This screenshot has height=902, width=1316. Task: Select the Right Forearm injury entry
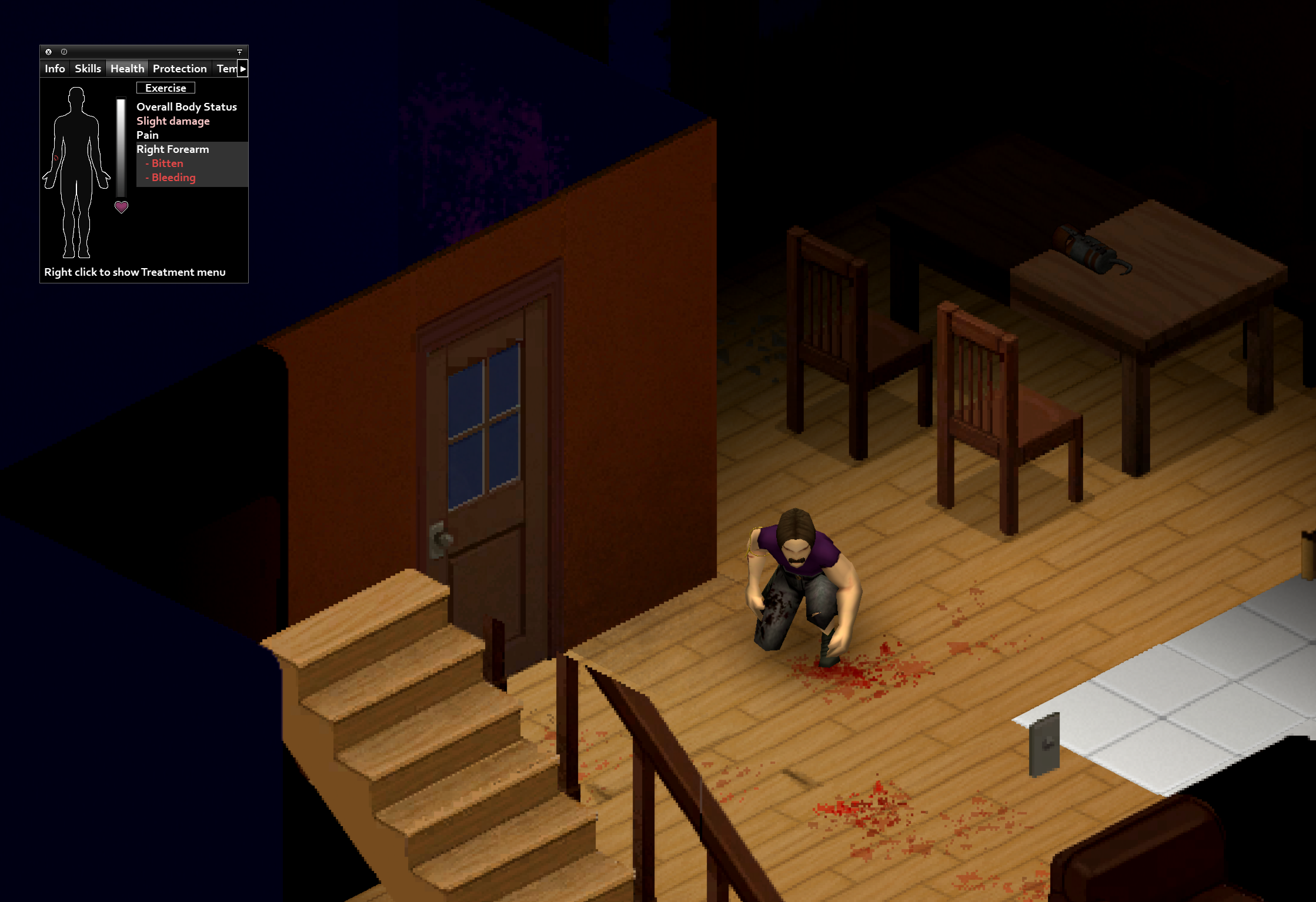click(x=173, y=149)
